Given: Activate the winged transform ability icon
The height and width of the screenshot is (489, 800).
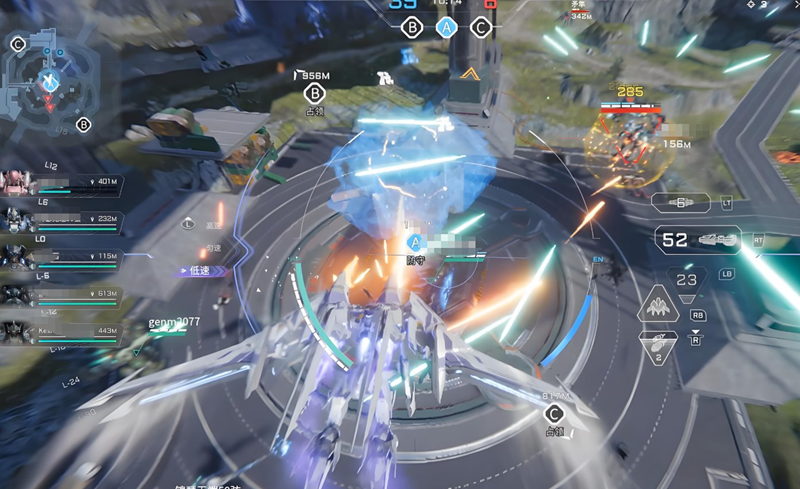Looking at the screenshot, I should click(658, 308).
